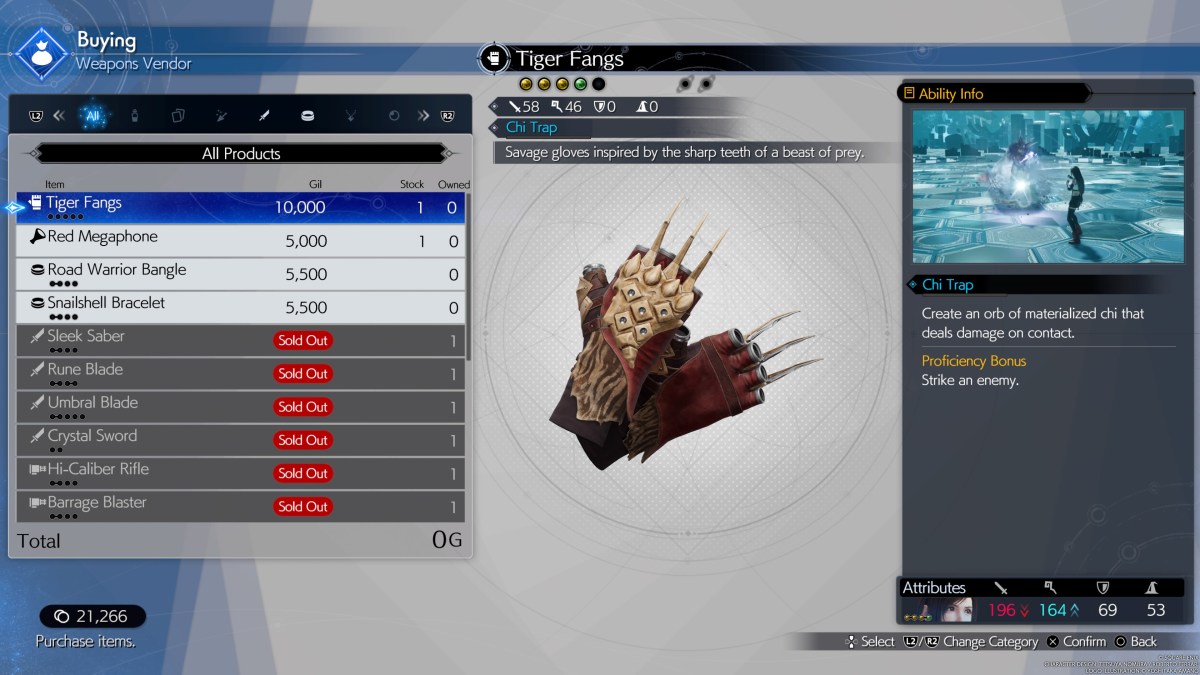Switch to the All category tab

tap(93, 116)
